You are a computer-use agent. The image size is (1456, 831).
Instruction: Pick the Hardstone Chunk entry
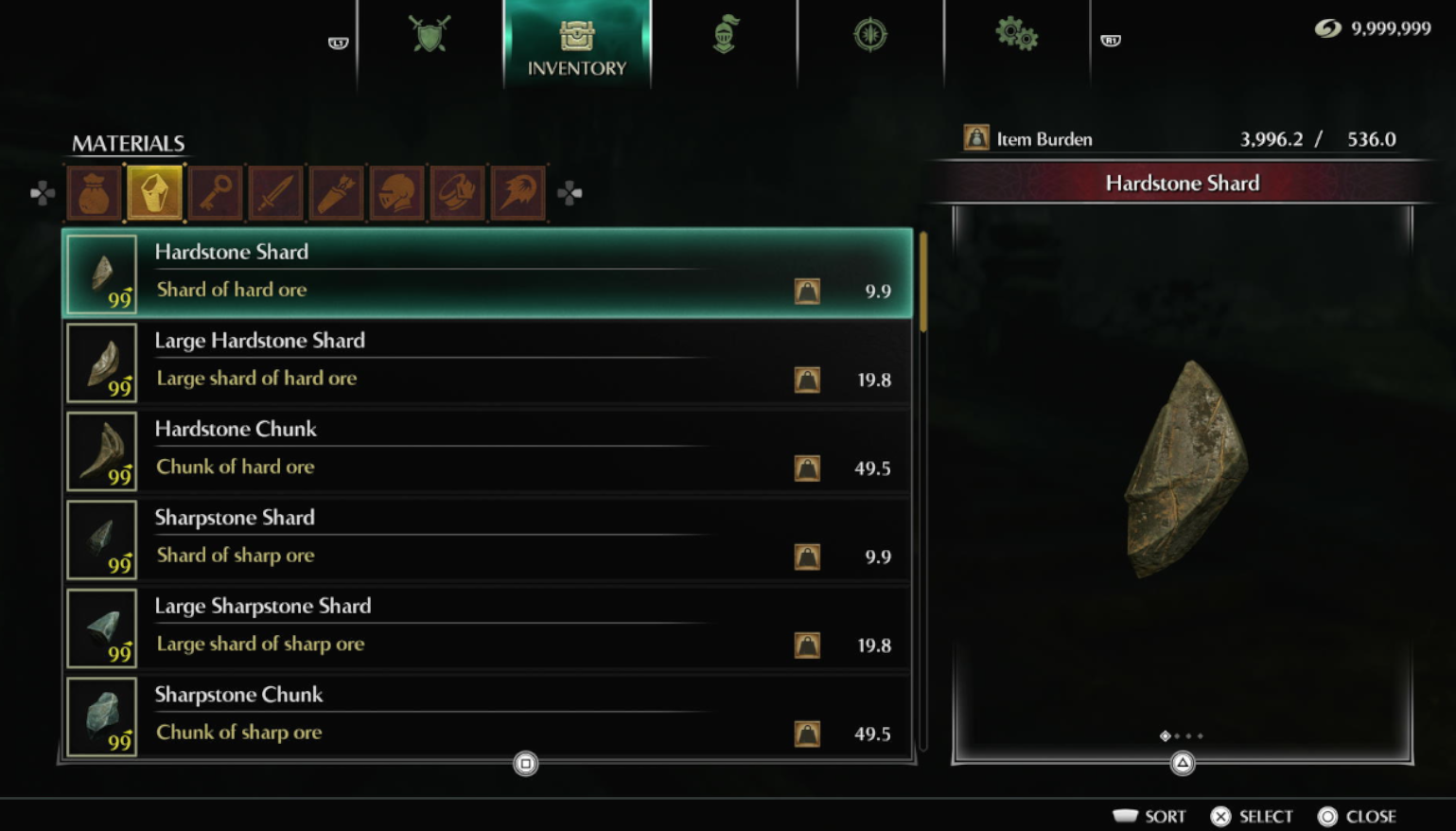click(x=487, y=451)
